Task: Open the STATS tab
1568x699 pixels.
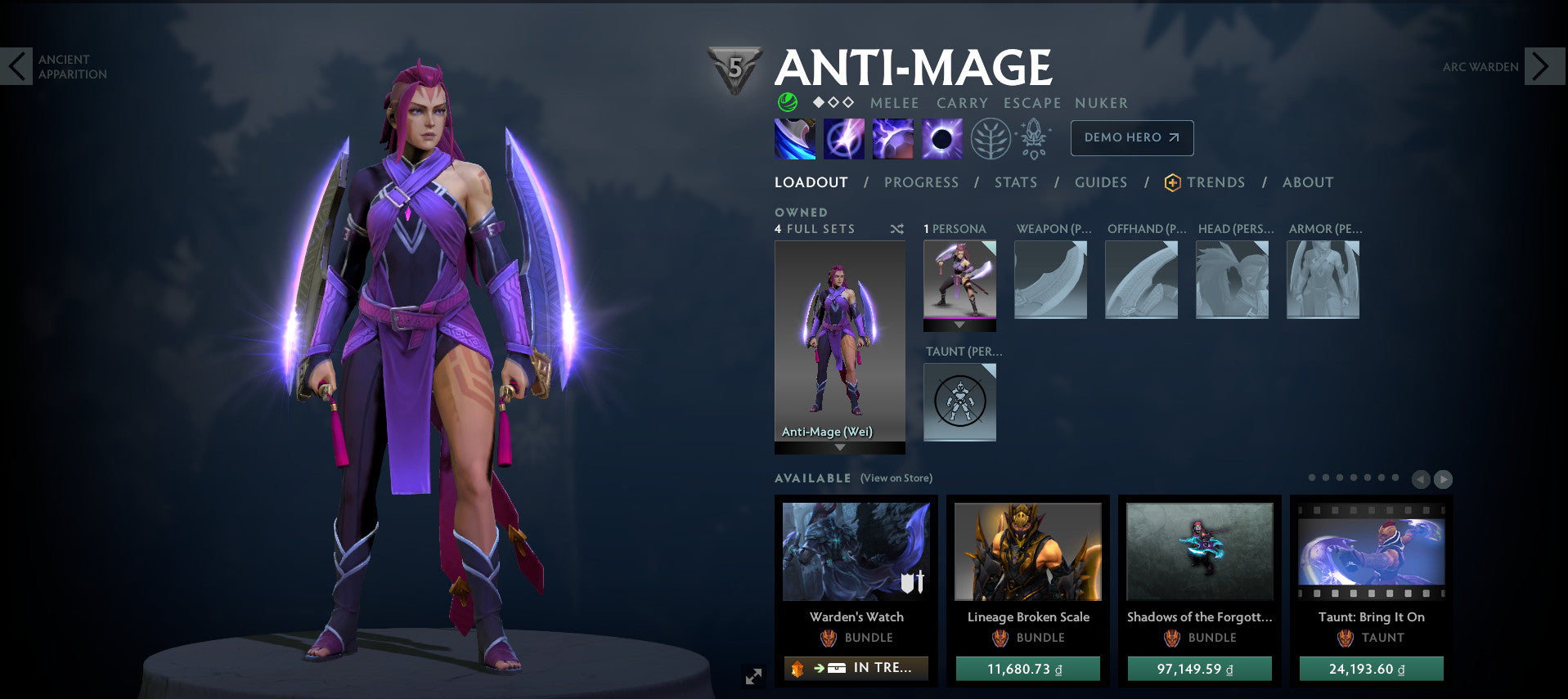Action: pos(1015,183)
